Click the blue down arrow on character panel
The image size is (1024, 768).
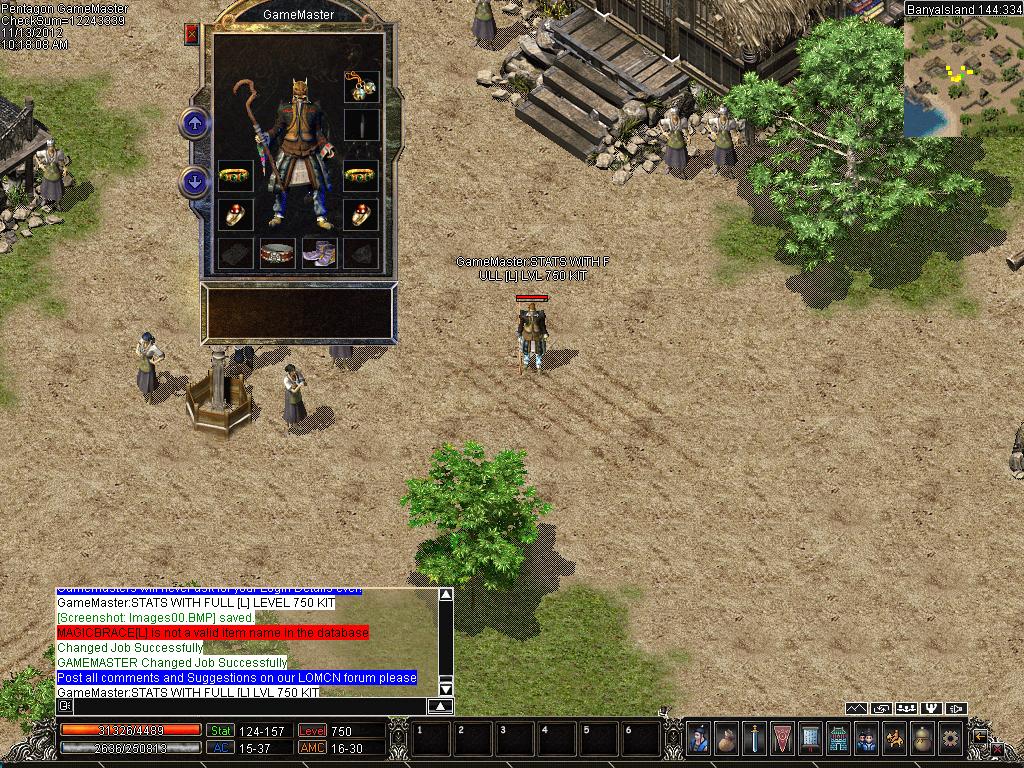click(194, 182)
